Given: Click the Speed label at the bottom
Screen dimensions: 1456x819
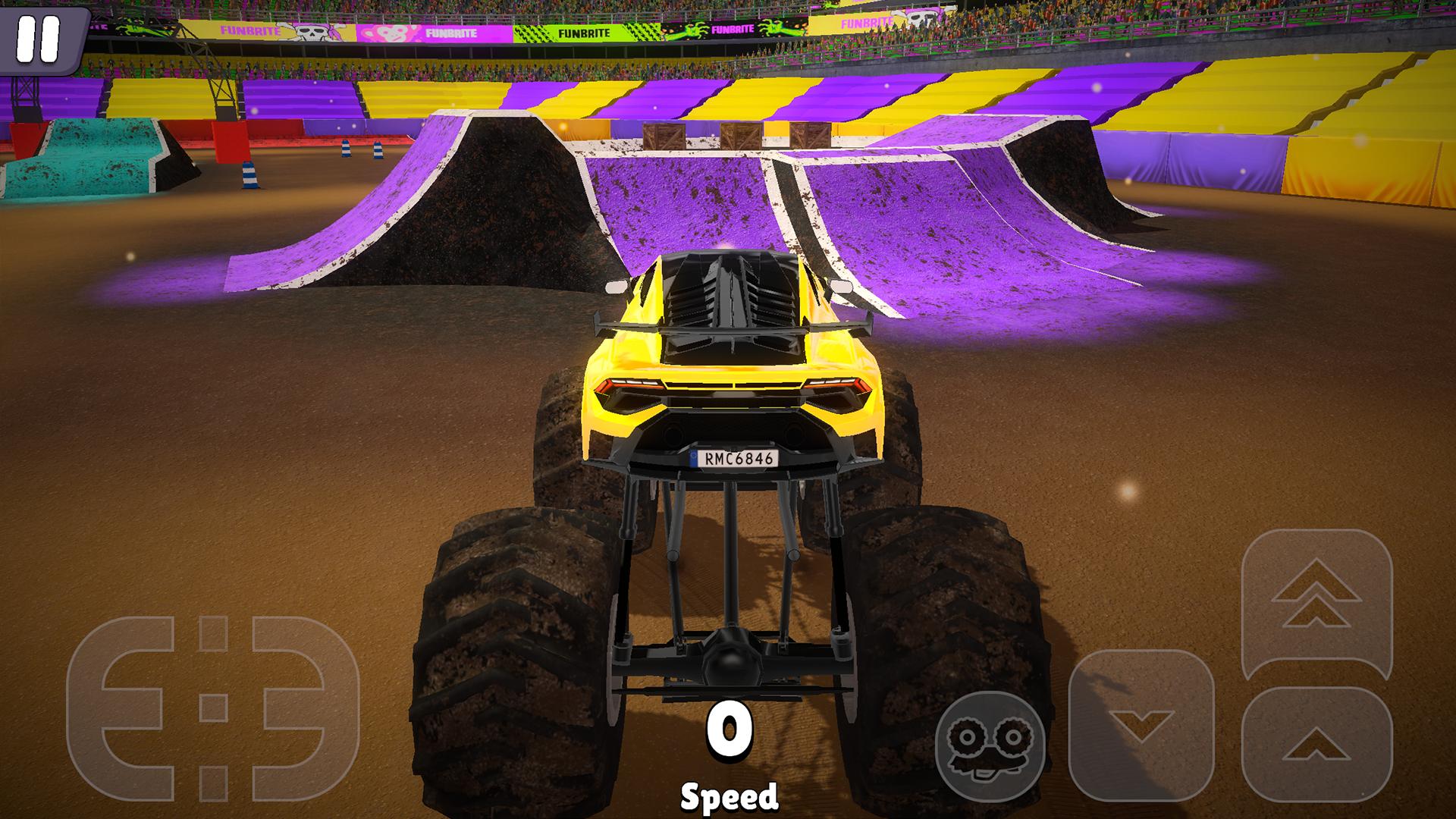Looking at the screenshot, I should click(x=730, y=796).
